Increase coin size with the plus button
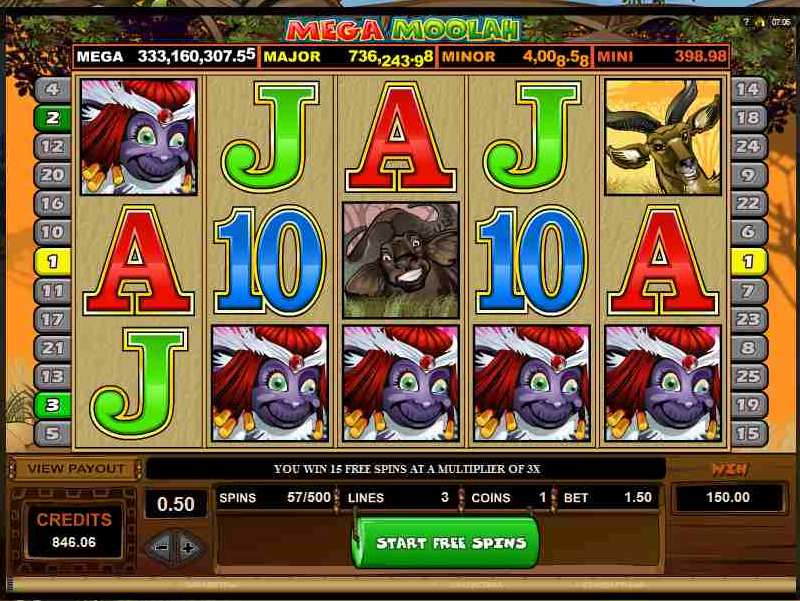The height and width of the screenshot is (601, 800). (x=186, y=547)
